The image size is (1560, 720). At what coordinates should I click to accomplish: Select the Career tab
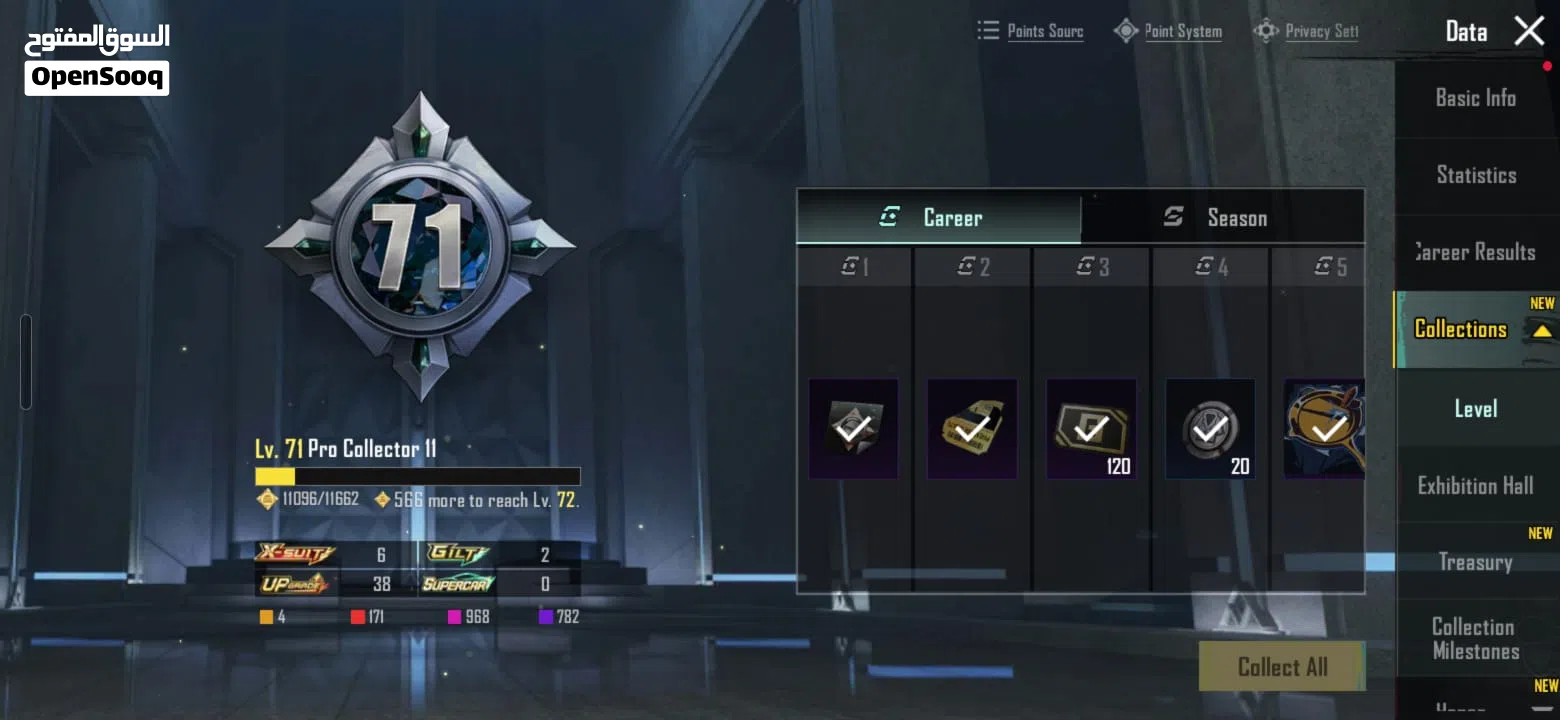pos(938,218)
